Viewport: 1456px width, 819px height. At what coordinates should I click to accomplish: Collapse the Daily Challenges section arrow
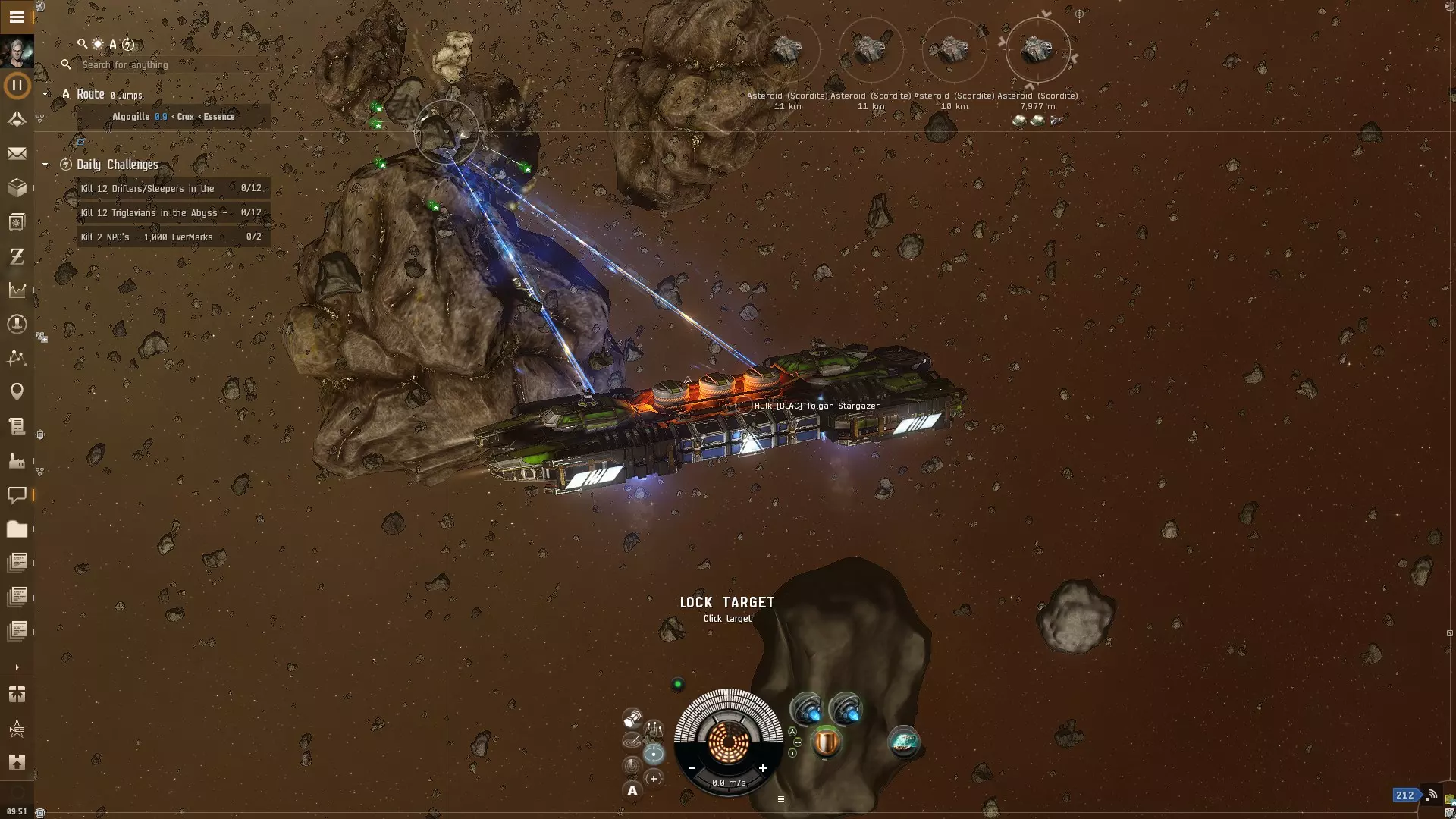45,165
